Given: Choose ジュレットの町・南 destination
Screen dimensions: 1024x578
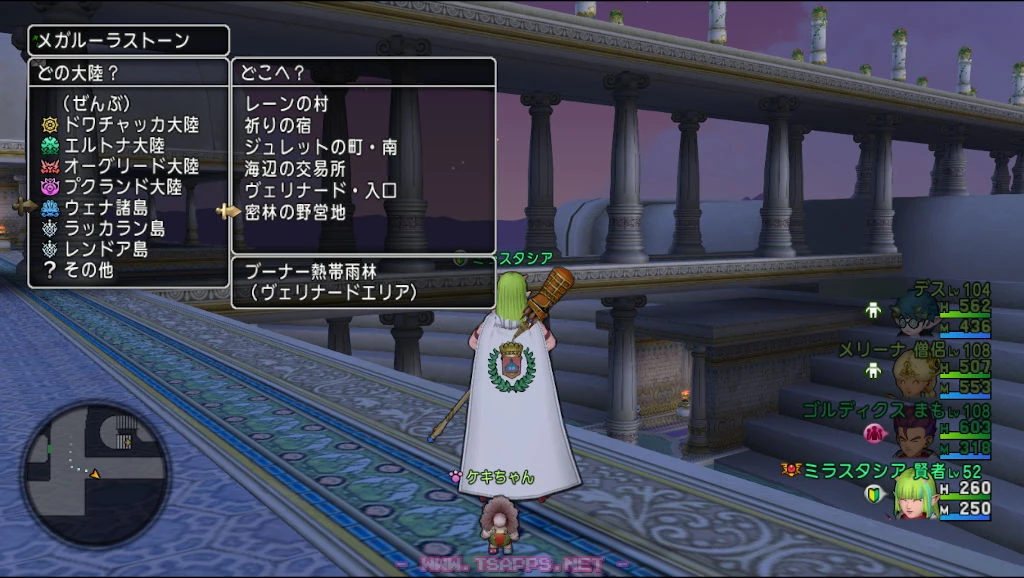Looking at the screenshot, I should (x=321, y=147).
